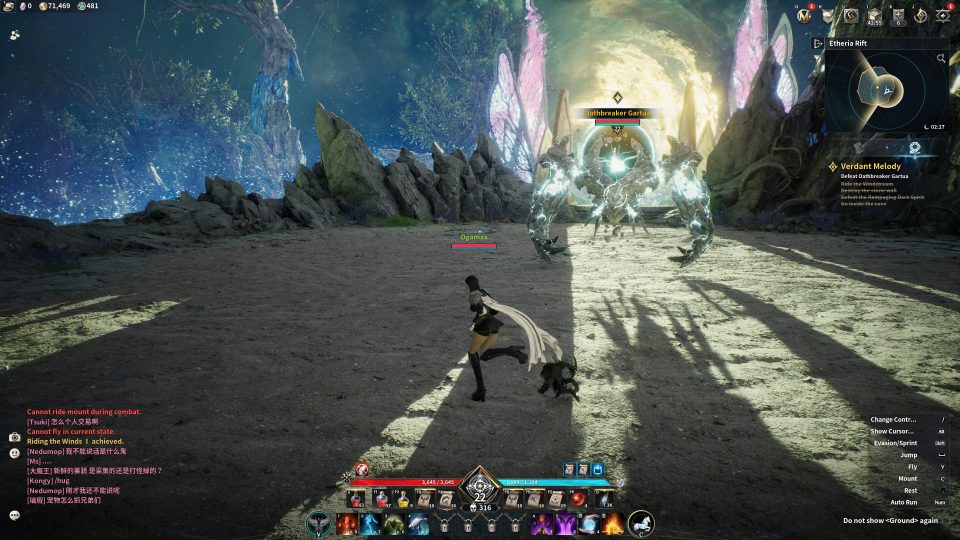Cast the green poison cloud skill

[394, 523]
